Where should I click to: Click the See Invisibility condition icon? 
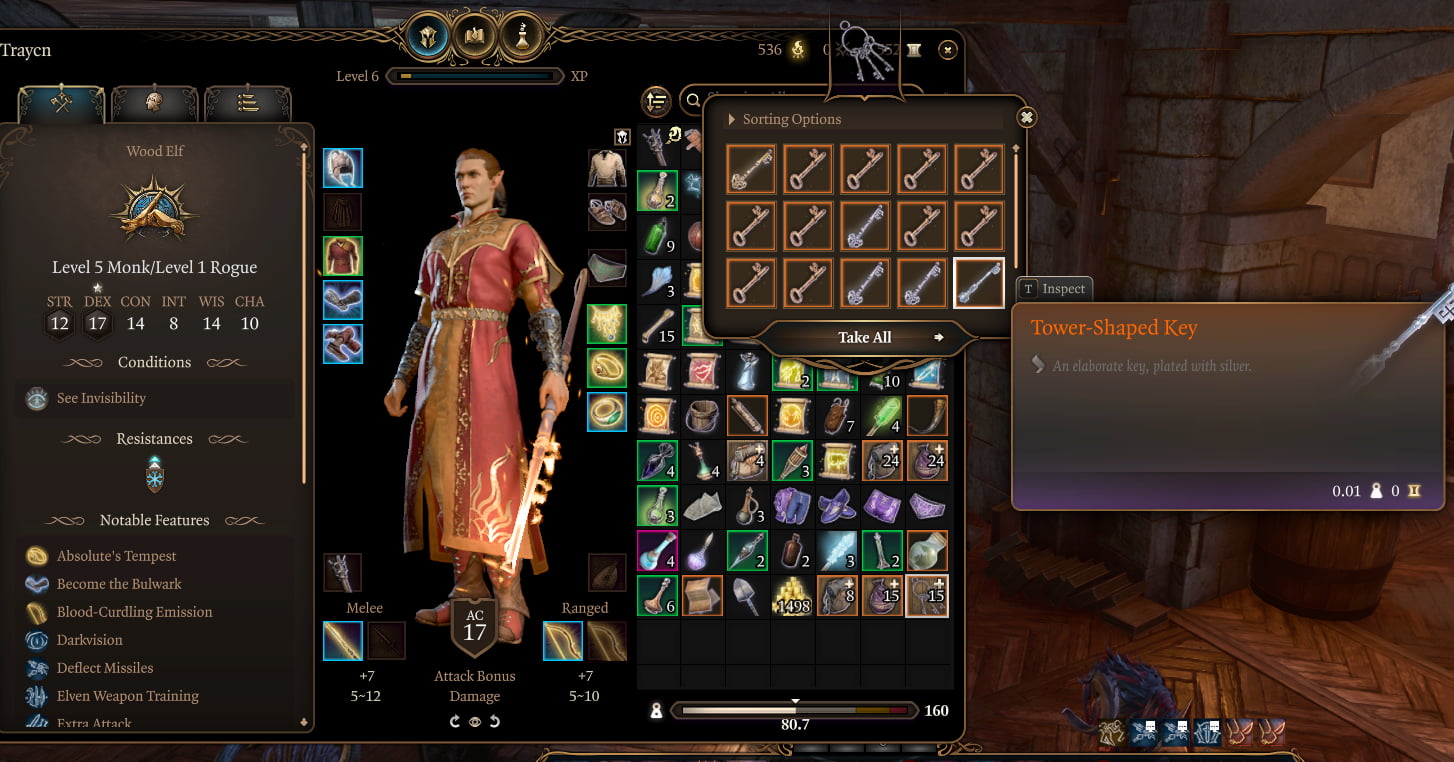pyautogui.click(x=37, y=398)
